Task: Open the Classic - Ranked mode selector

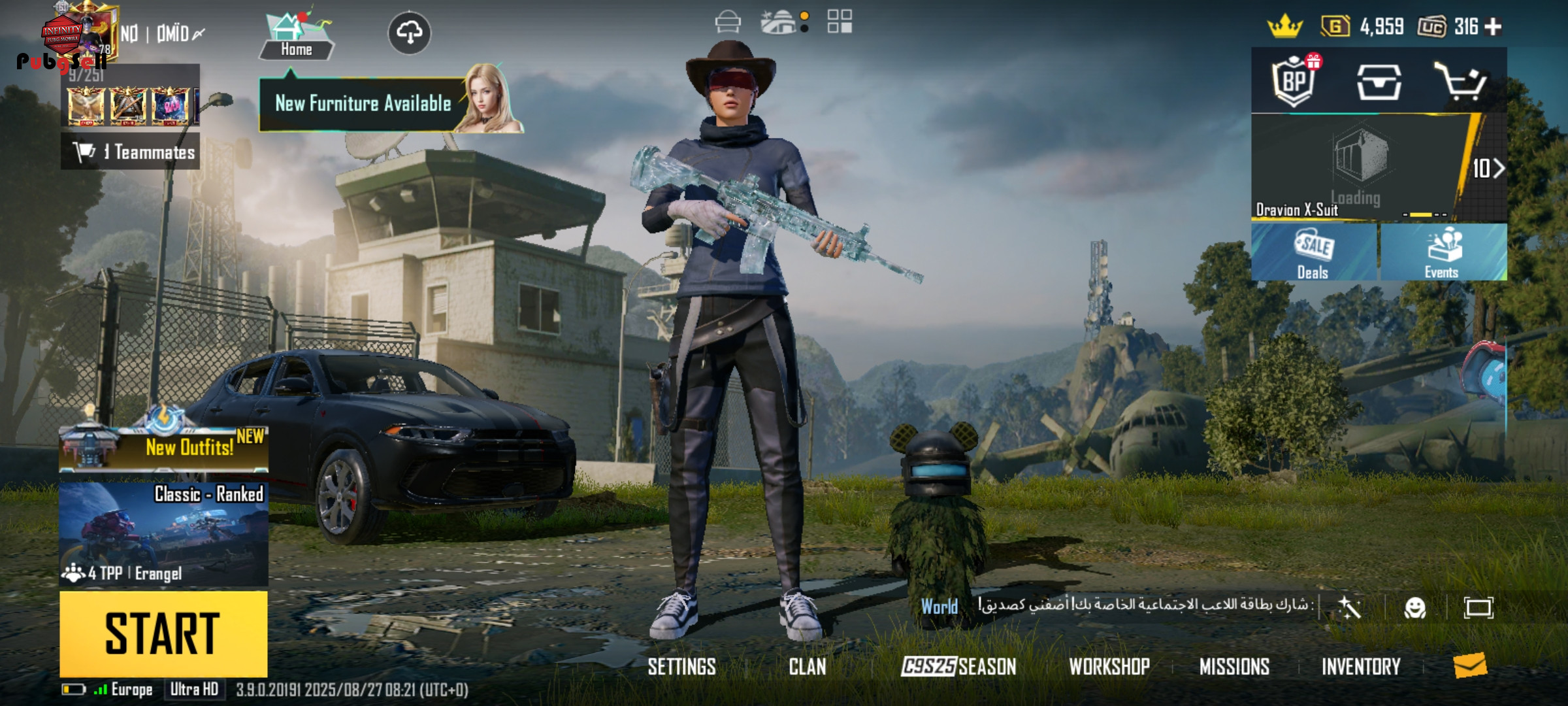Action: pyautogui.click(x=163, y=533)
